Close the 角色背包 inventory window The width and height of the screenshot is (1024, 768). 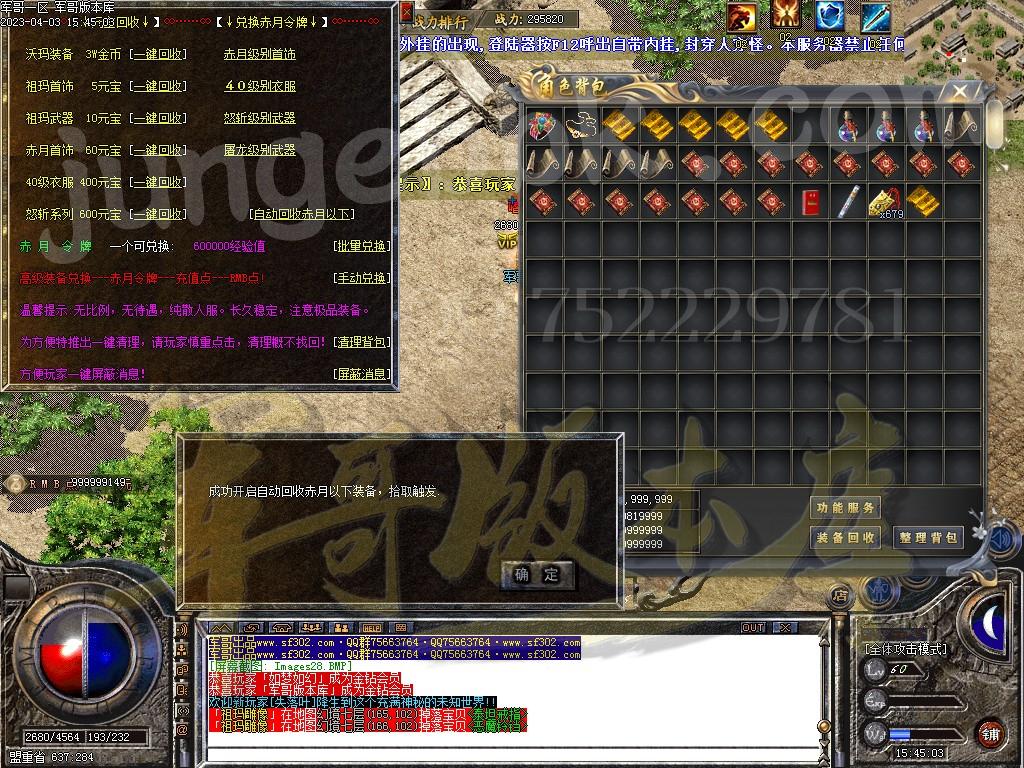960,92
